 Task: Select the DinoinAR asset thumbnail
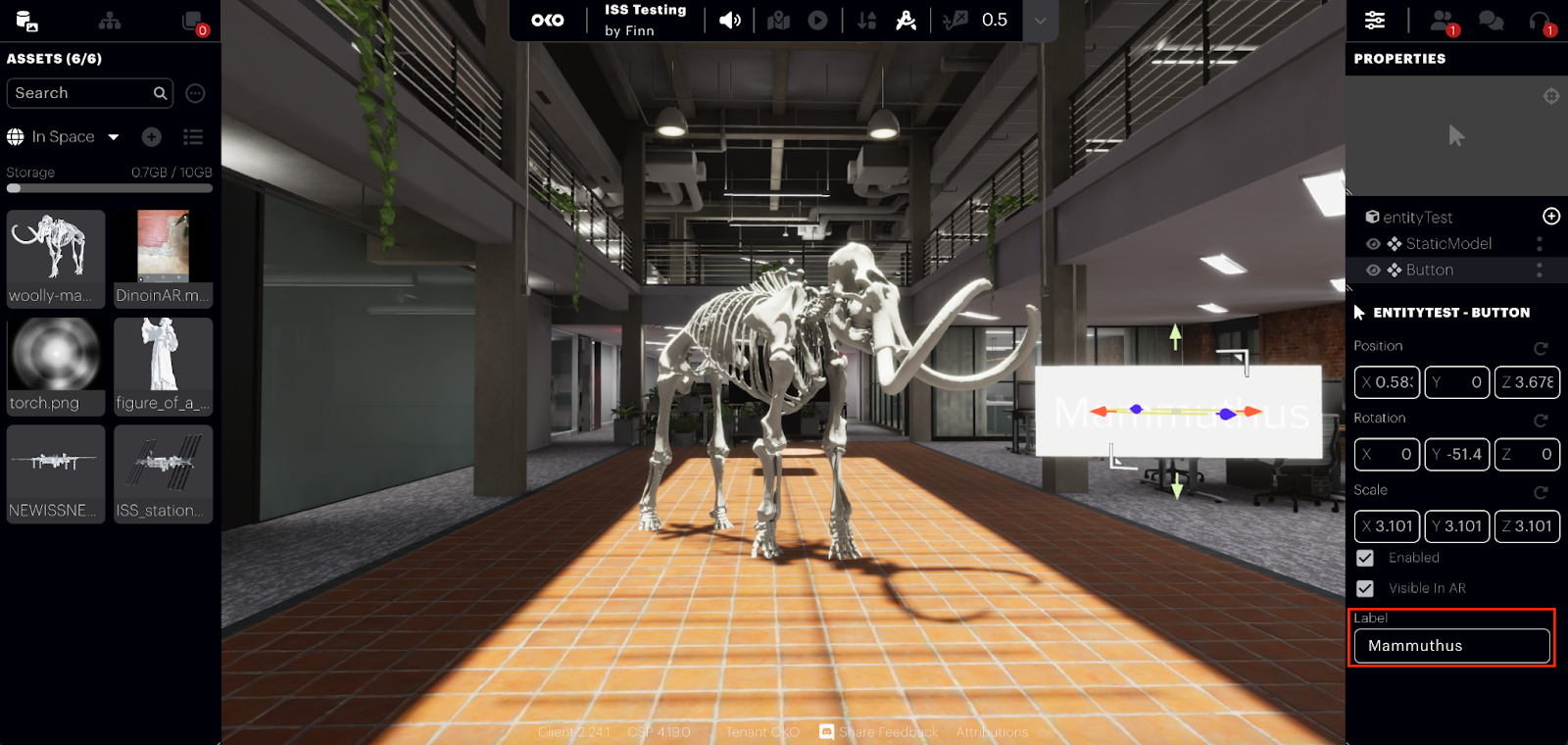pyautogui.click(x=163, y=258)
